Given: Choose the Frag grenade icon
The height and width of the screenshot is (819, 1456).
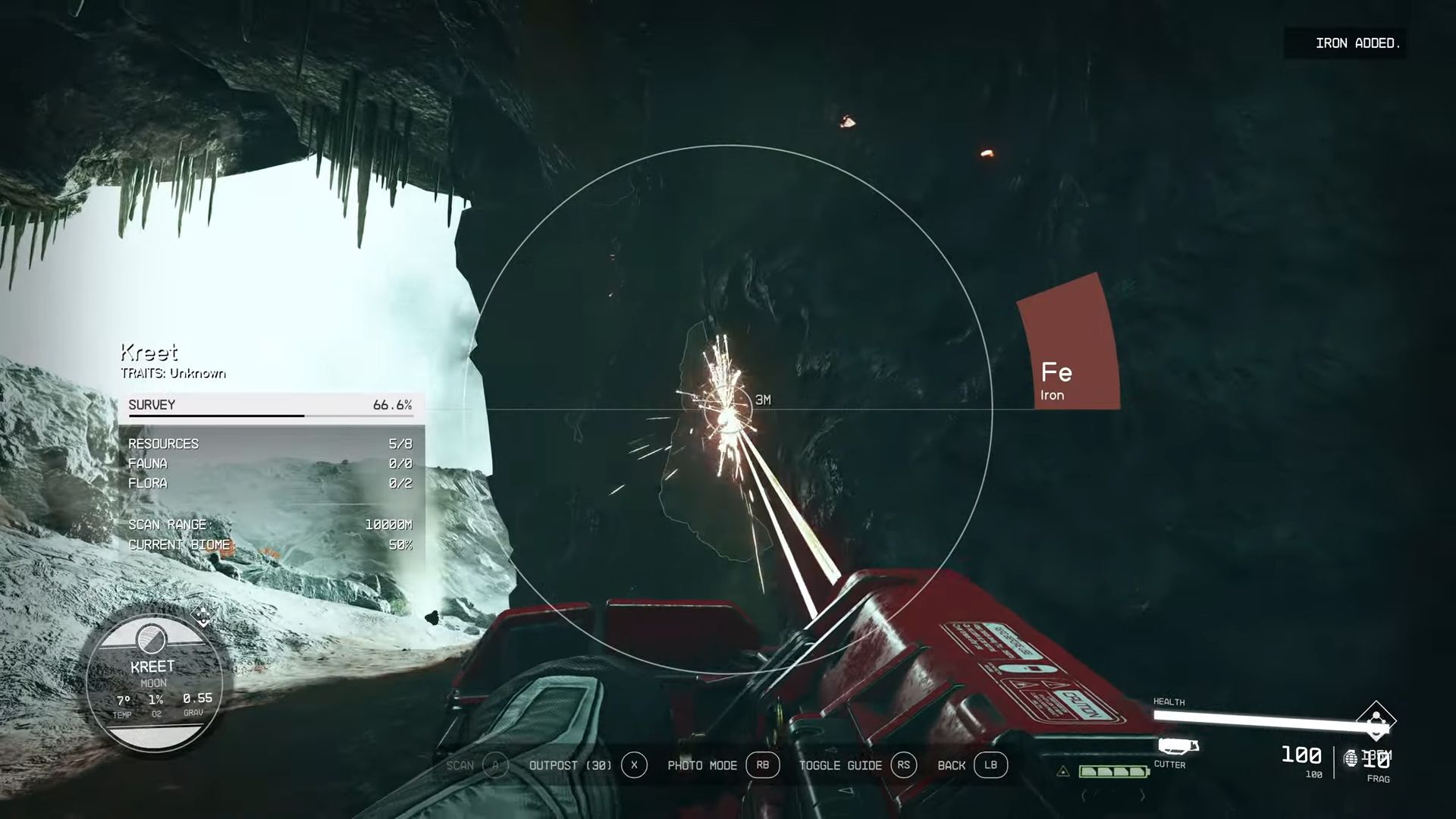Looking at the screenshot, I should point(1351,758).
